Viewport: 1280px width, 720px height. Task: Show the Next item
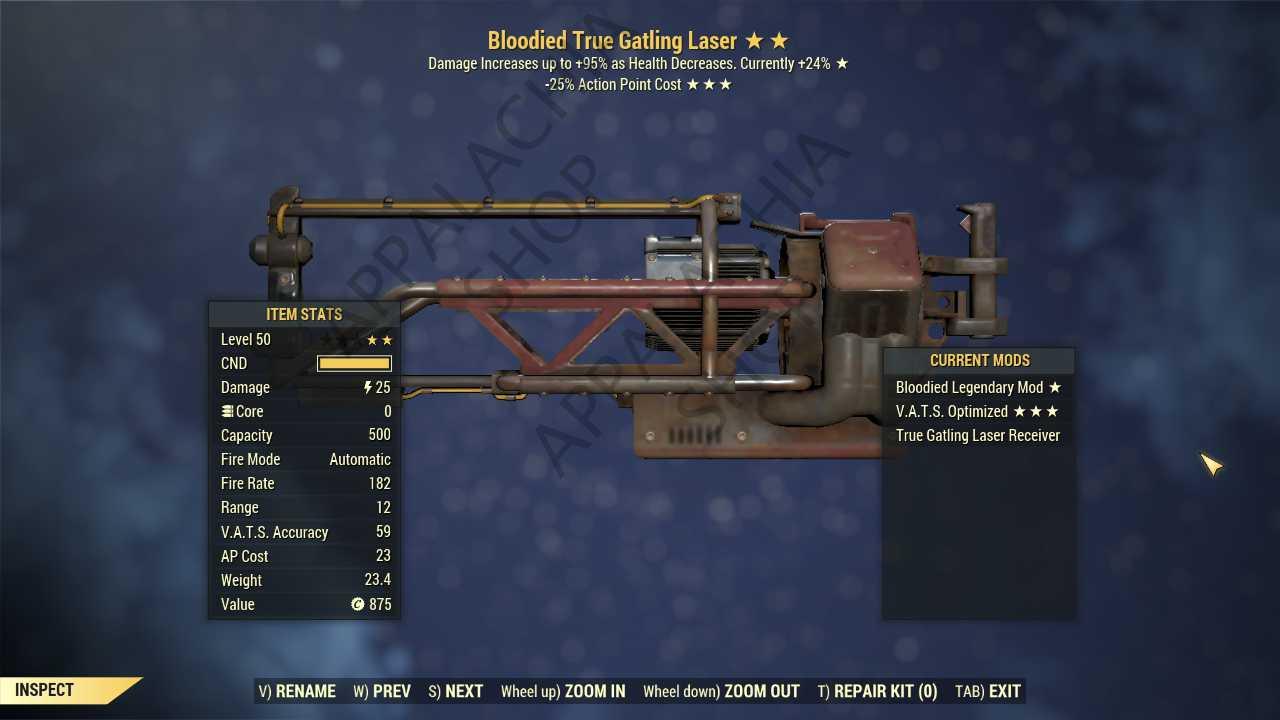click(455, 691)
